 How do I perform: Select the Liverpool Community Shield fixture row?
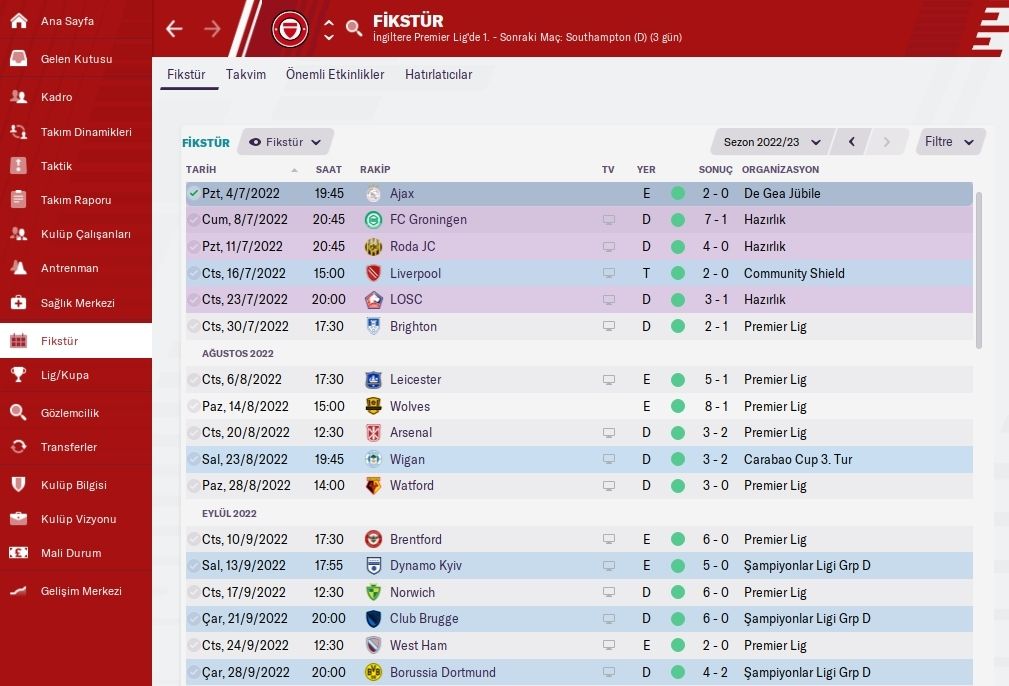pyautogui.click(x=578, y=273)
